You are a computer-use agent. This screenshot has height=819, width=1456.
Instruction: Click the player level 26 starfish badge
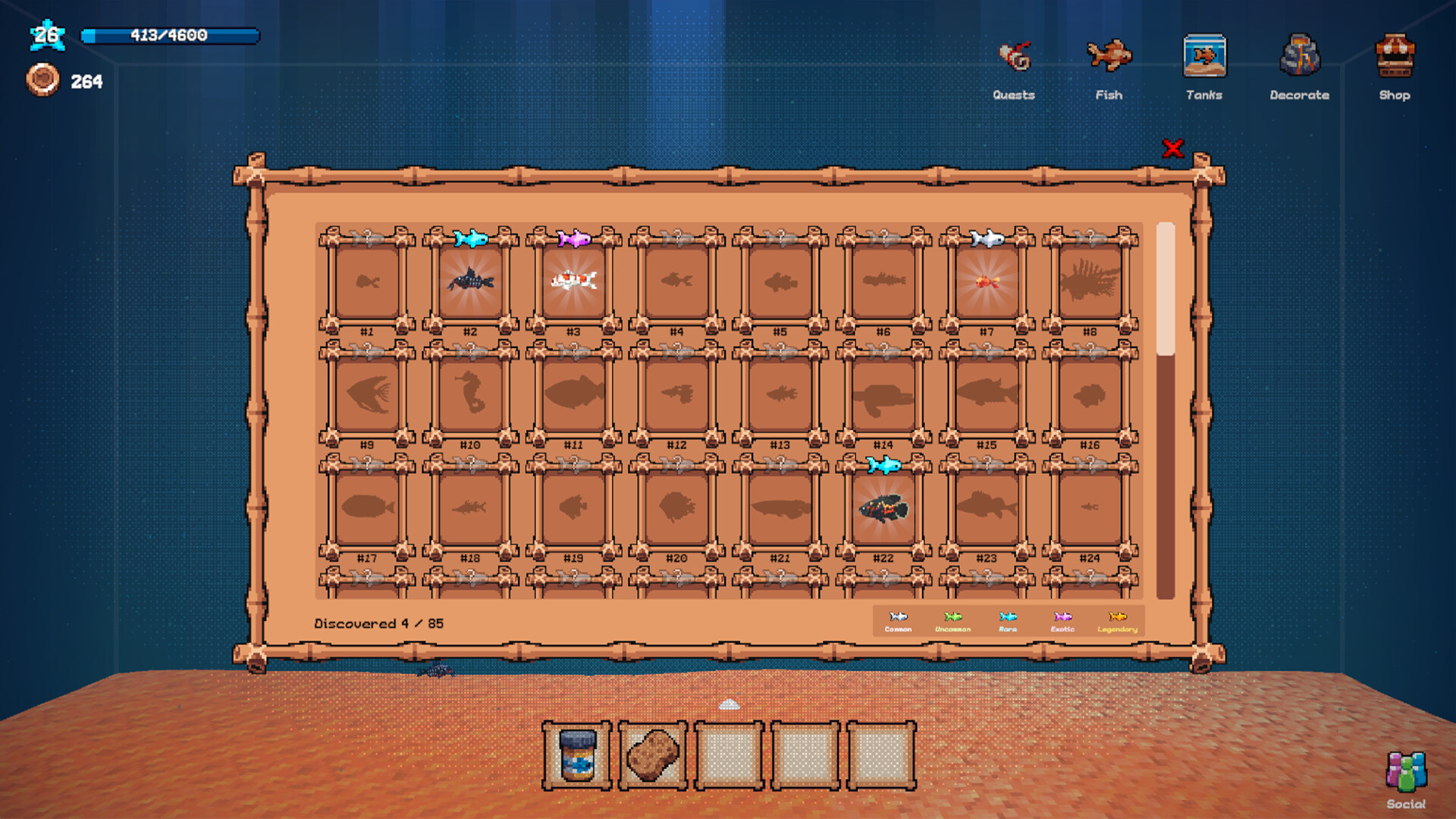[x=45, y=34]
